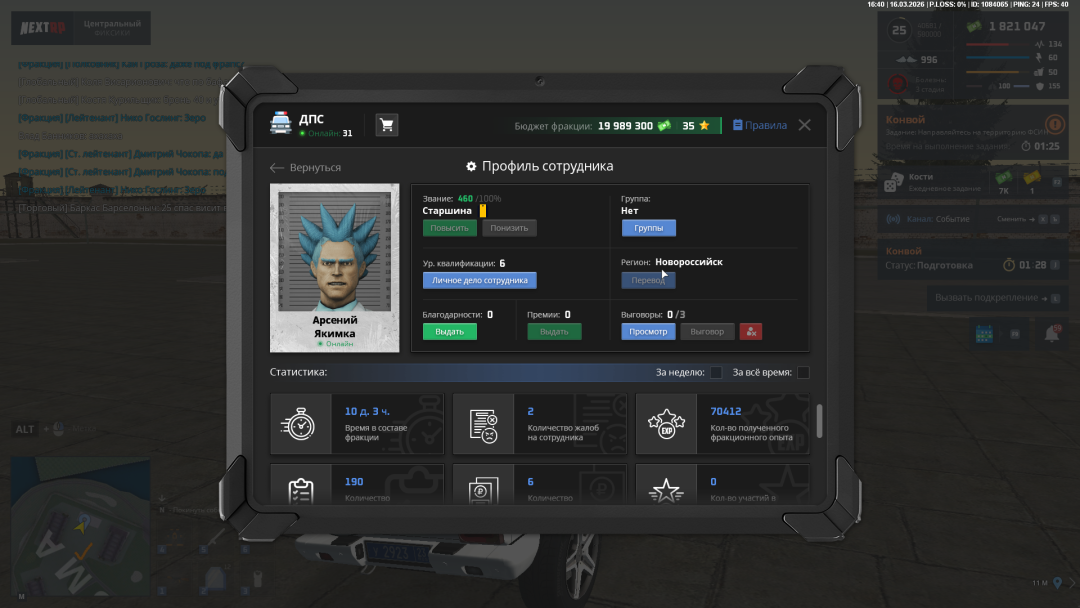Give a reprimand with Выговор button

pyautogui.click(x=707, y=332)
